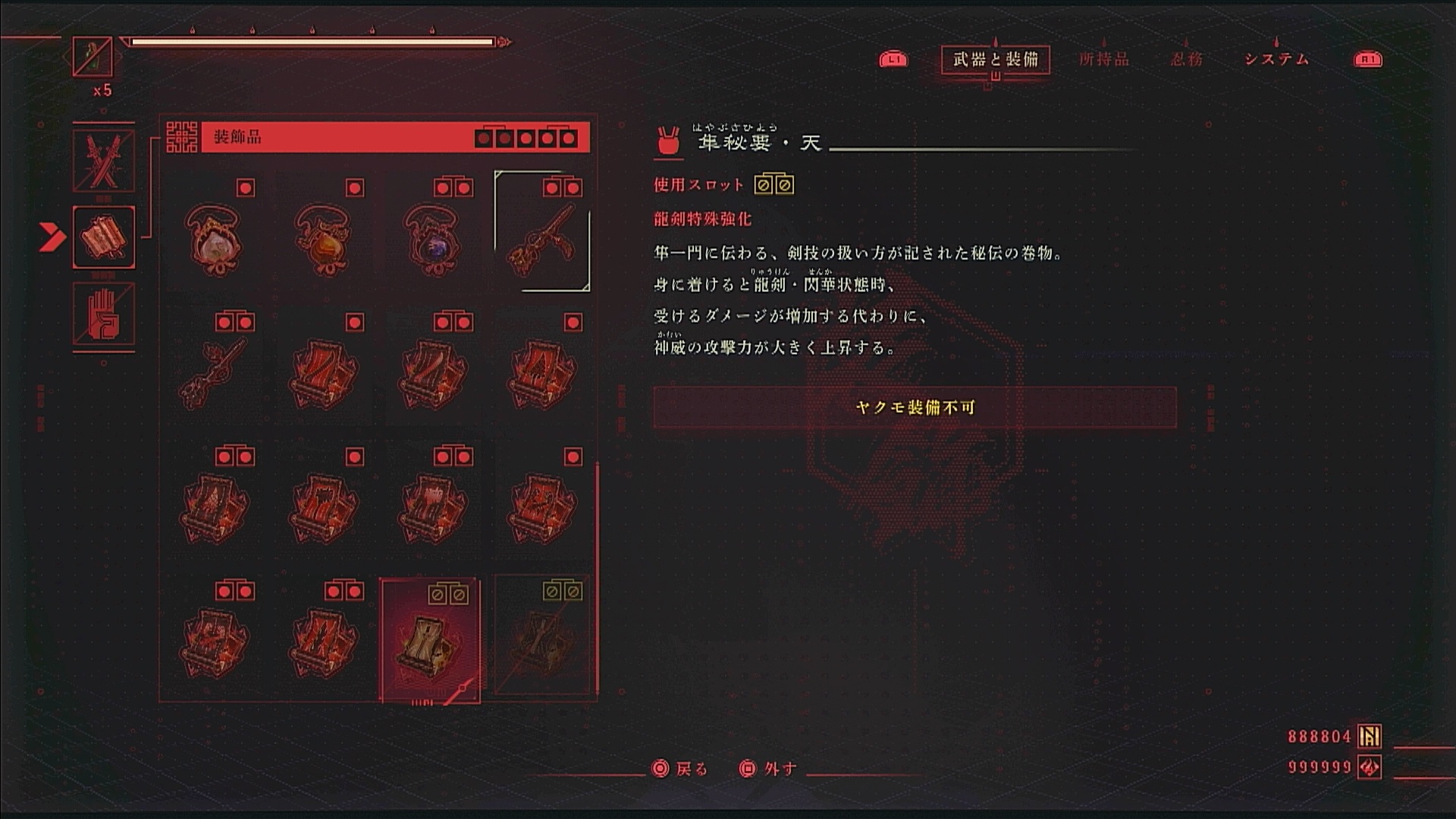Open the システム tab
The height and width of the screenshot is (819, 1456).
point(1276,59)
